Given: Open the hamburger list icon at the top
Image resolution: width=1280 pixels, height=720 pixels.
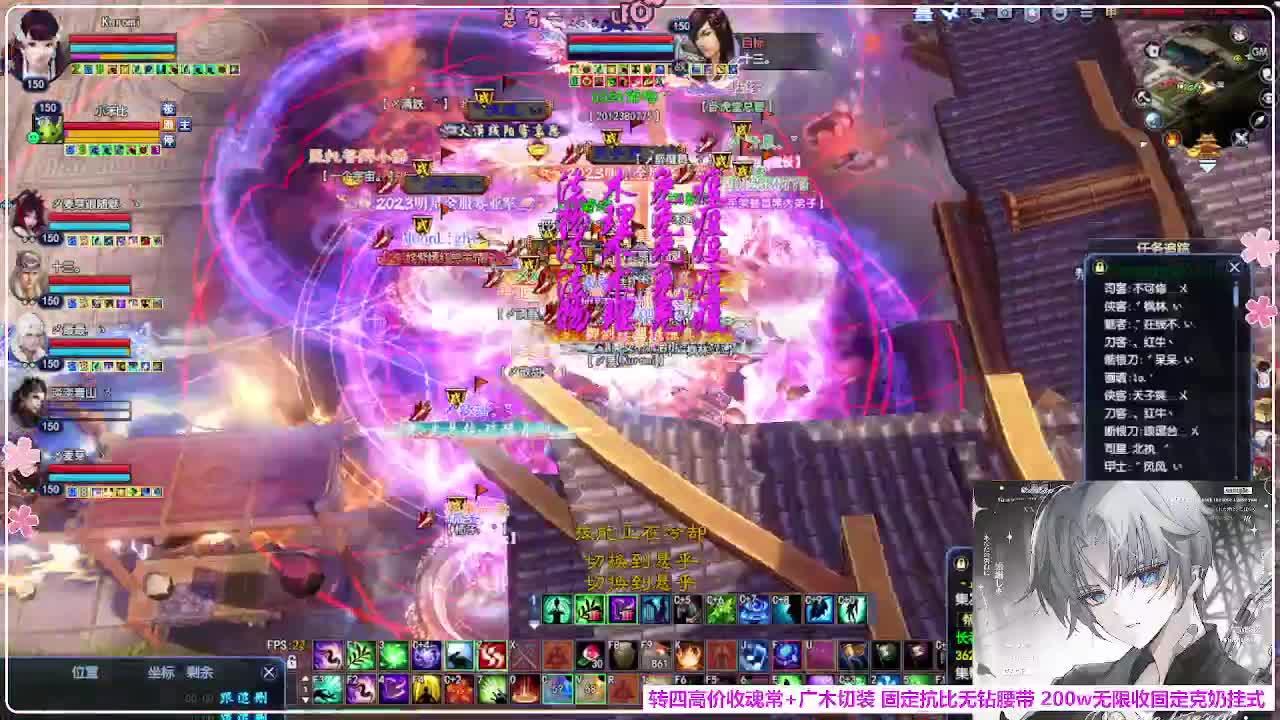Looking at the screenshot, I should tap(1086, 14).
